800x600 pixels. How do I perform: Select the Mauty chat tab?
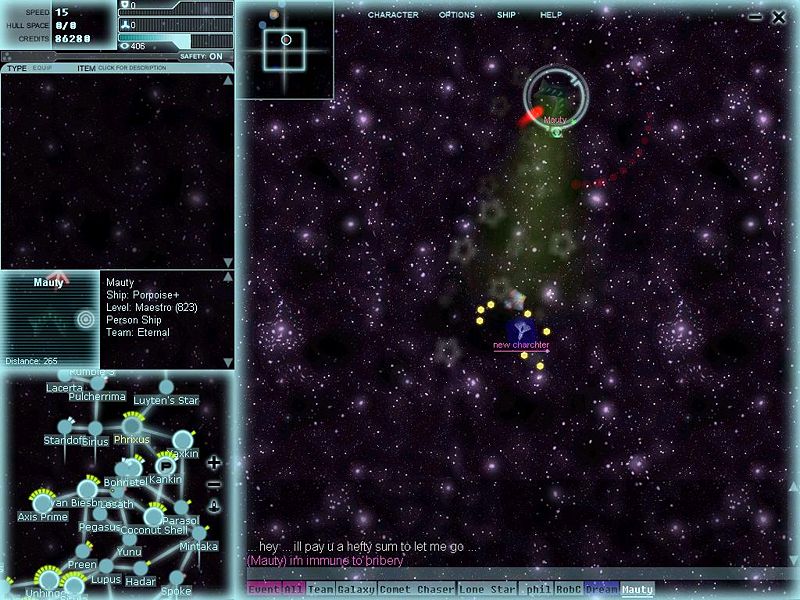[637, 590]
